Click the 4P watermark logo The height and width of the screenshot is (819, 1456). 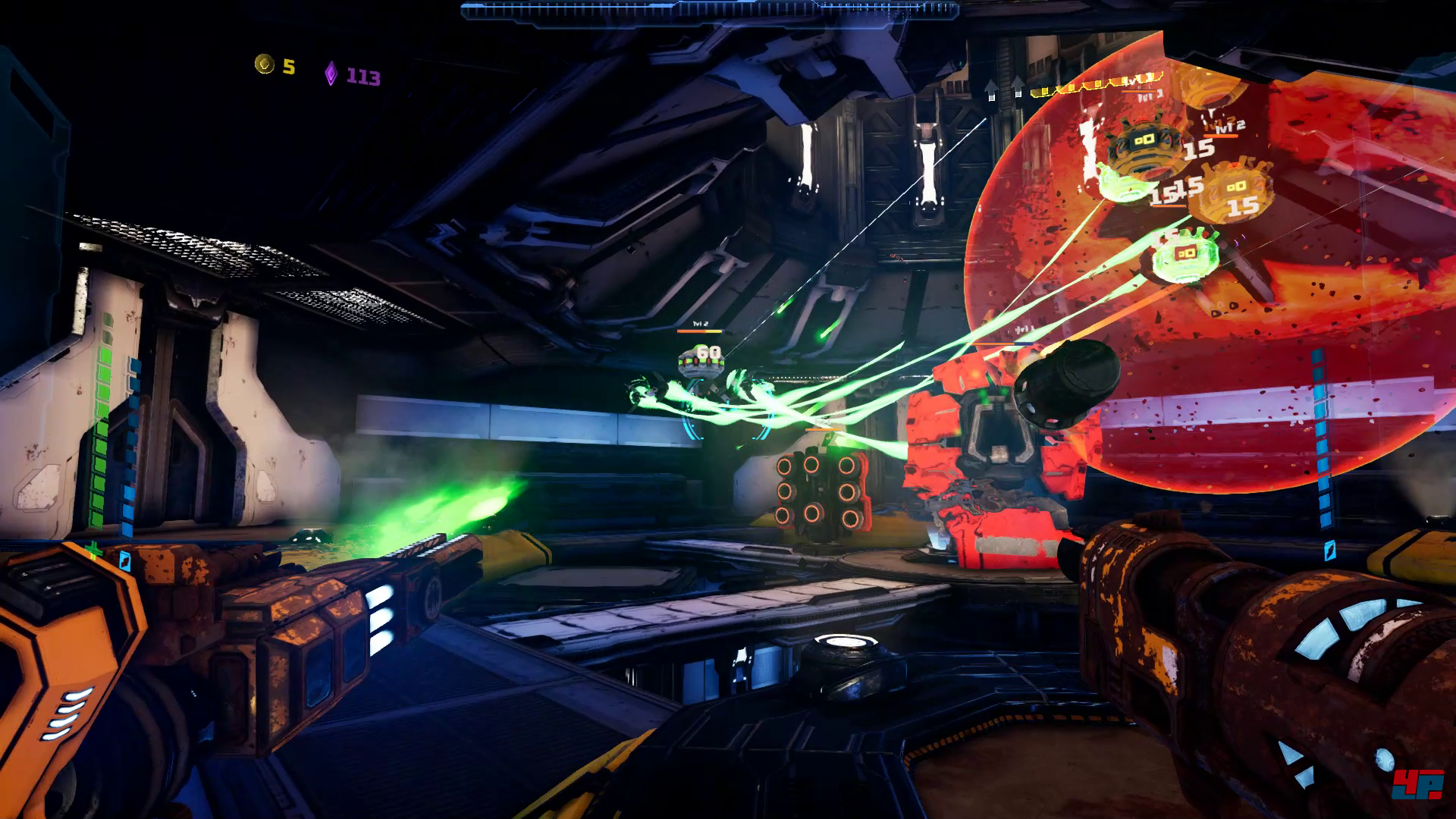point(1416,784)
